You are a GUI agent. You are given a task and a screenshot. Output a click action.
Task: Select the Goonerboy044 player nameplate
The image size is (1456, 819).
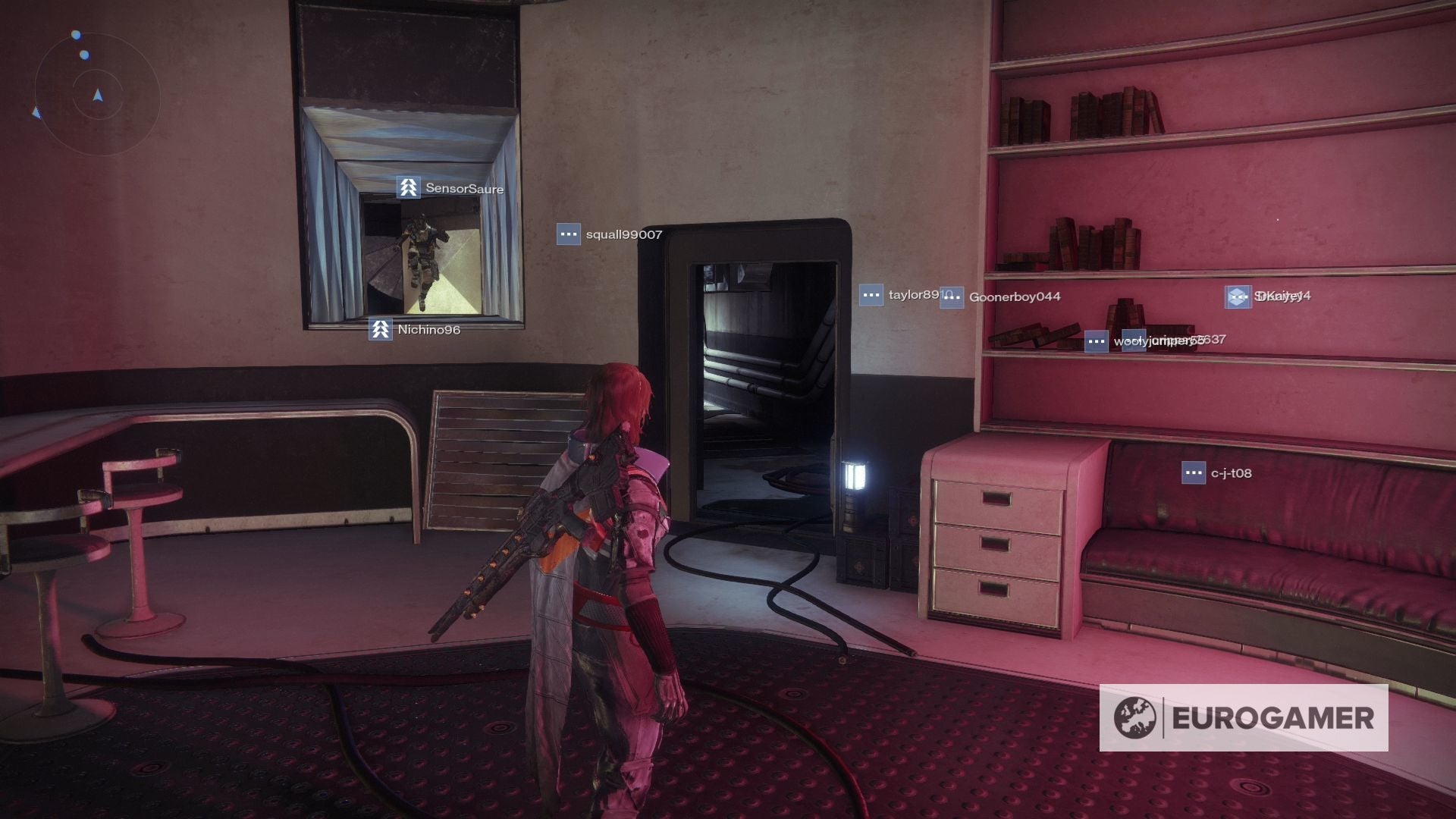tap(1001, 297)
